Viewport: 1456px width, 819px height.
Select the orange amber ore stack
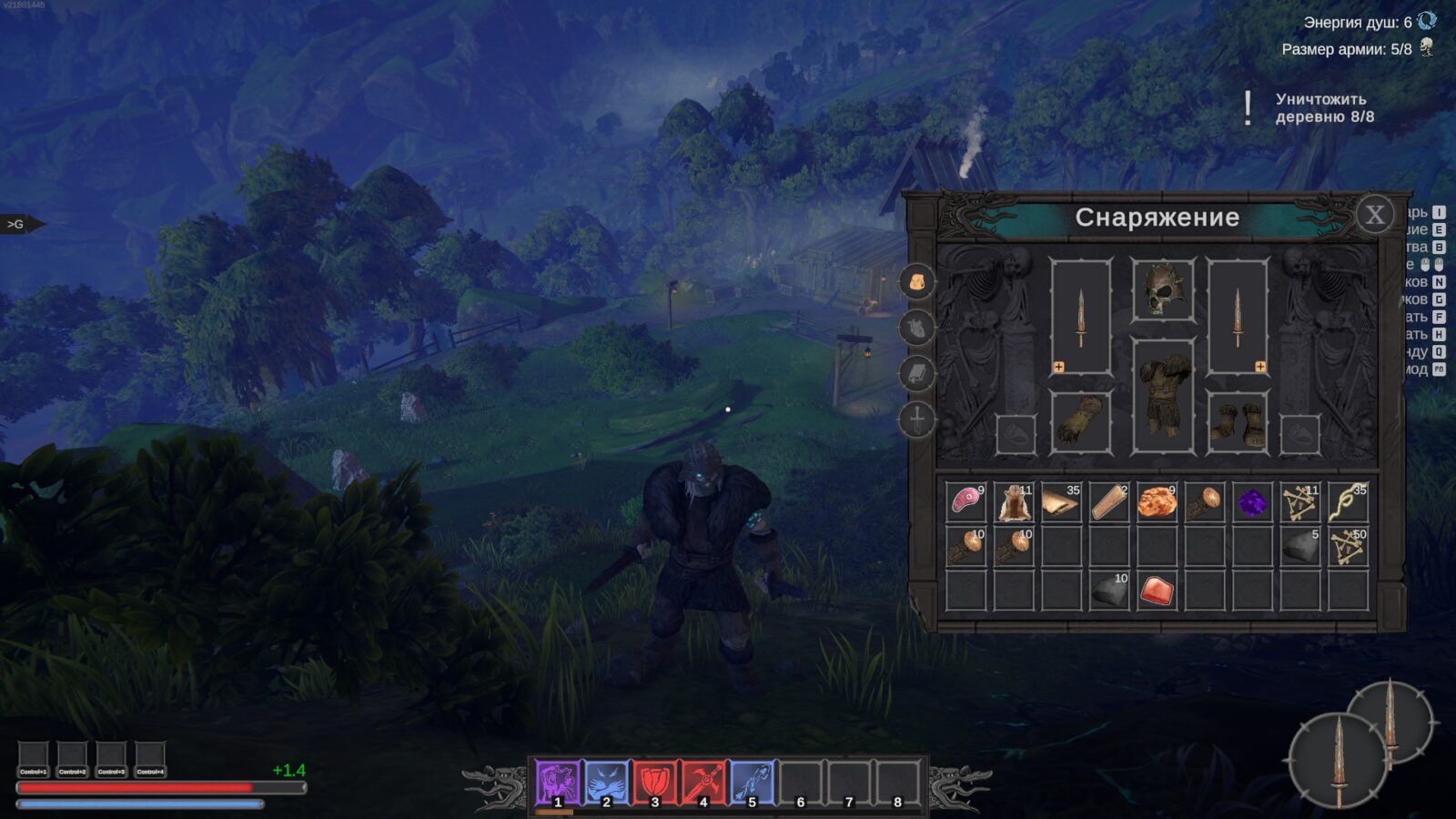(x=1157, y=501)
